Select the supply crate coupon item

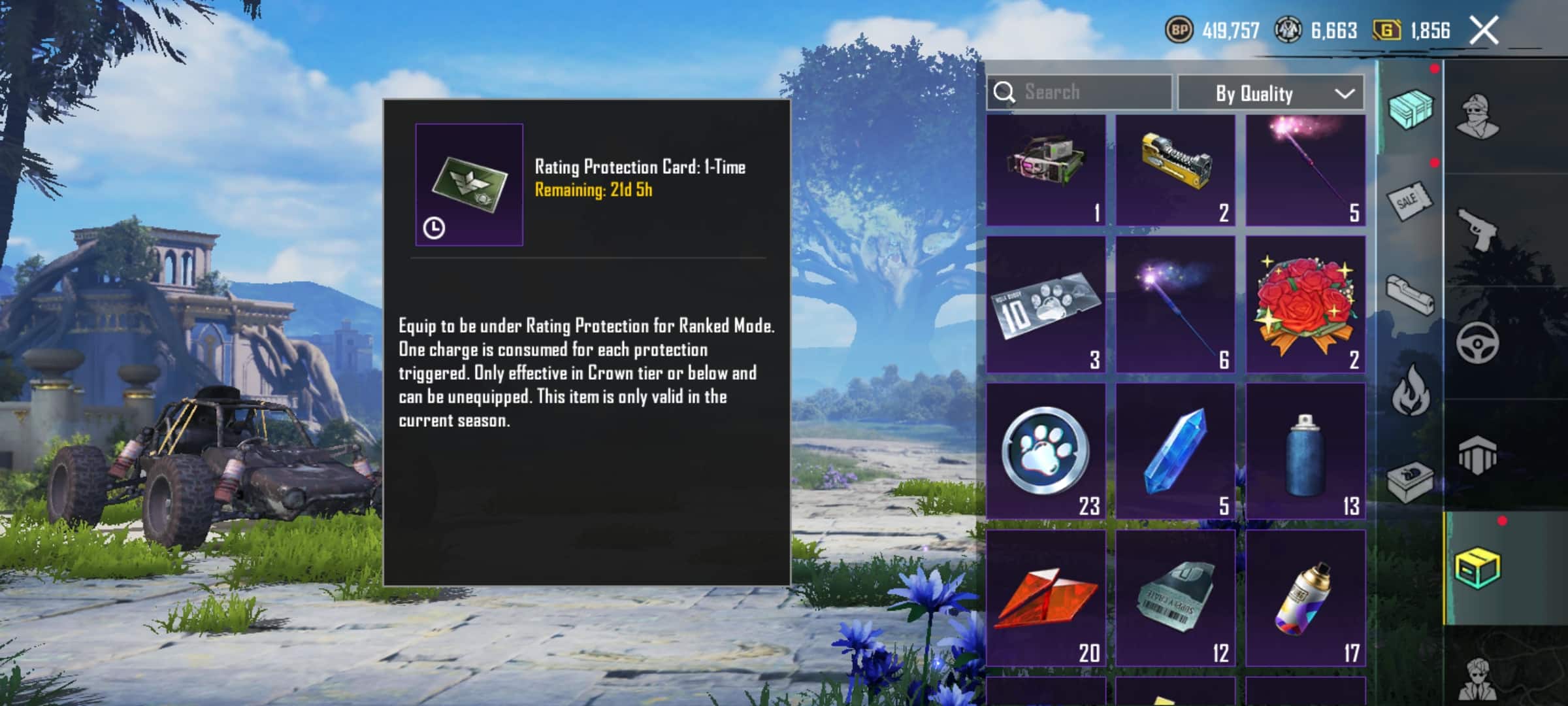(x=1175, y=598)
